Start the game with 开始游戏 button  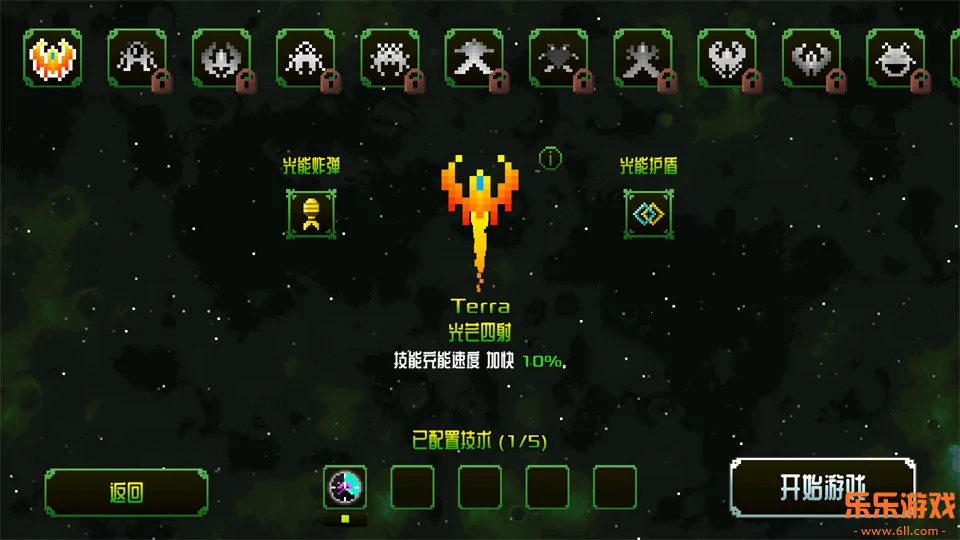coord(822,488)
